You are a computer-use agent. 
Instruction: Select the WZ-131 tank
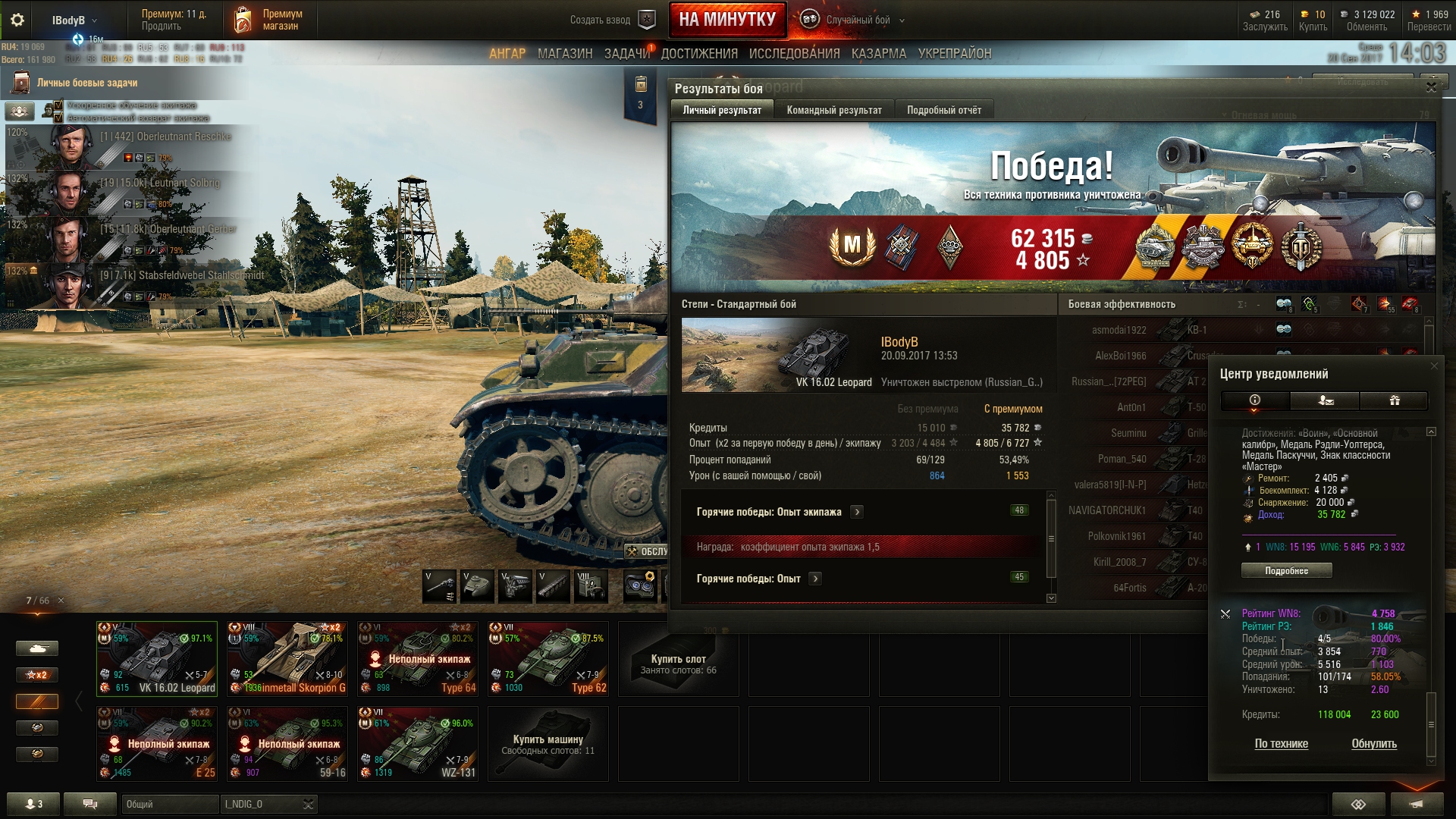[x=418, y=743]
